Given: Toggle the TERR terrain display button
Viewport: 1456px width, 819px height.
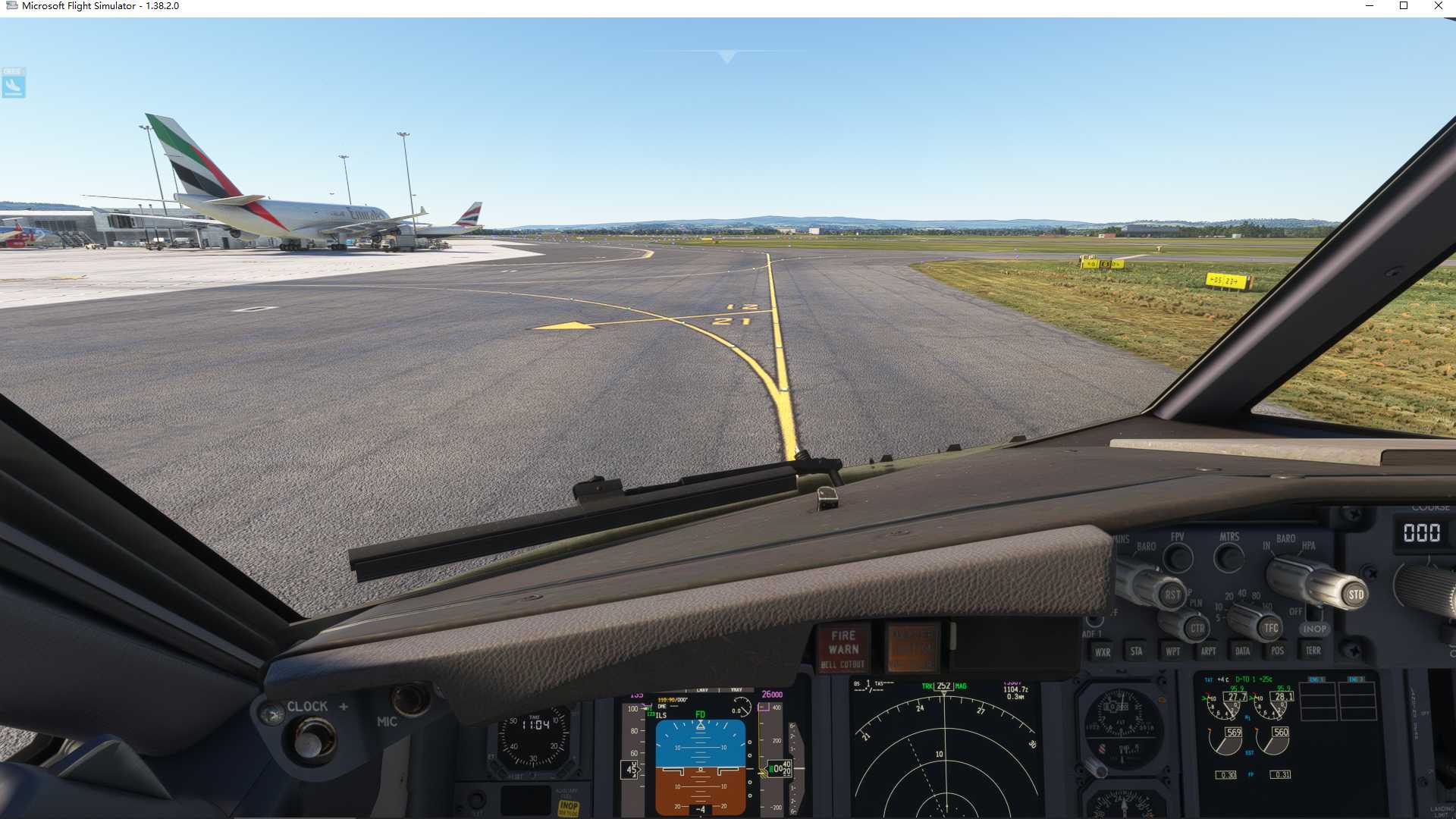Looking at the screenshot, I should (x=1313, y=651).
